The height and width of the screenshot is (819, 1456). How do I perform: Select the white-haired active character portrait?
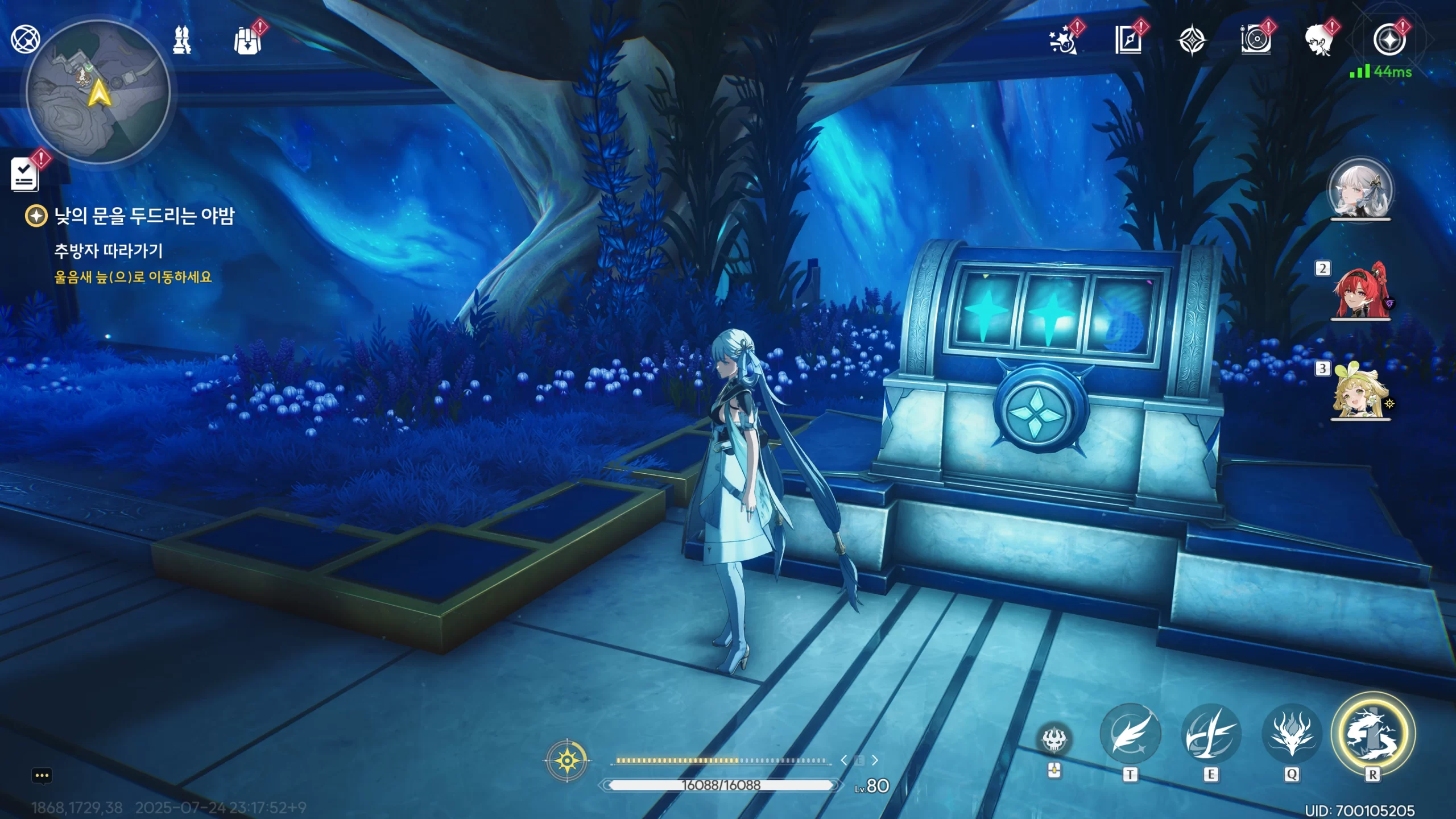(1360, 189)
